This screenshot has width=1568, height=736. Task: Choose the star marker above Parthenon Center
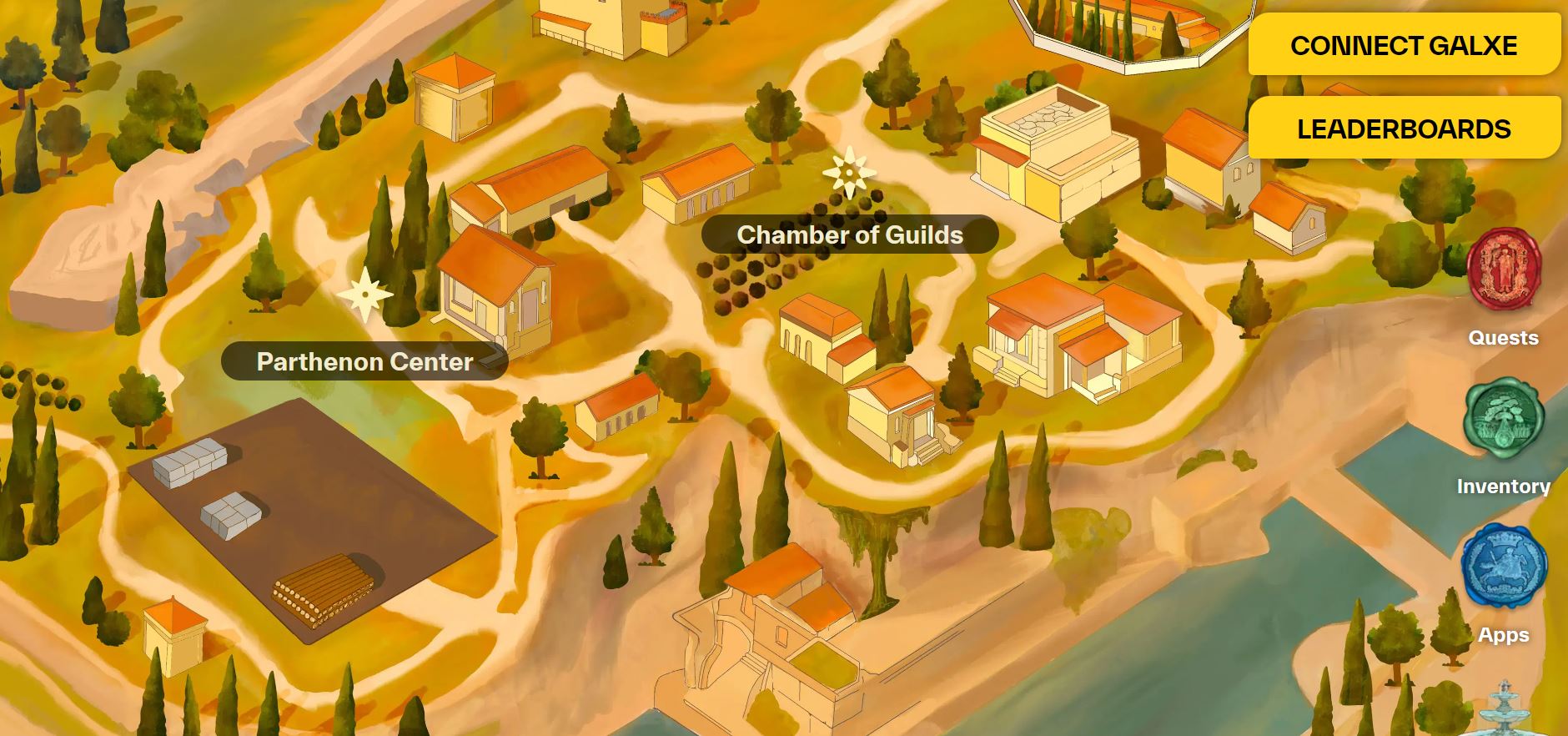pos(364,294)
